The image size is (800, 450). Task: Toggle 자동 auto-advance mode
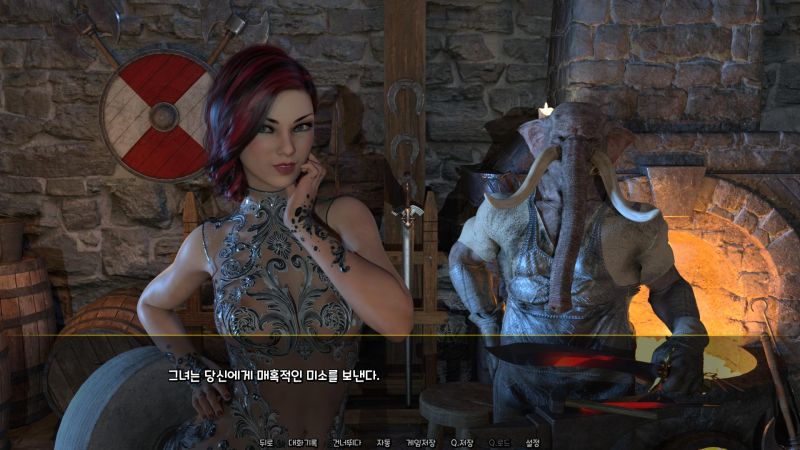(383, 442)
